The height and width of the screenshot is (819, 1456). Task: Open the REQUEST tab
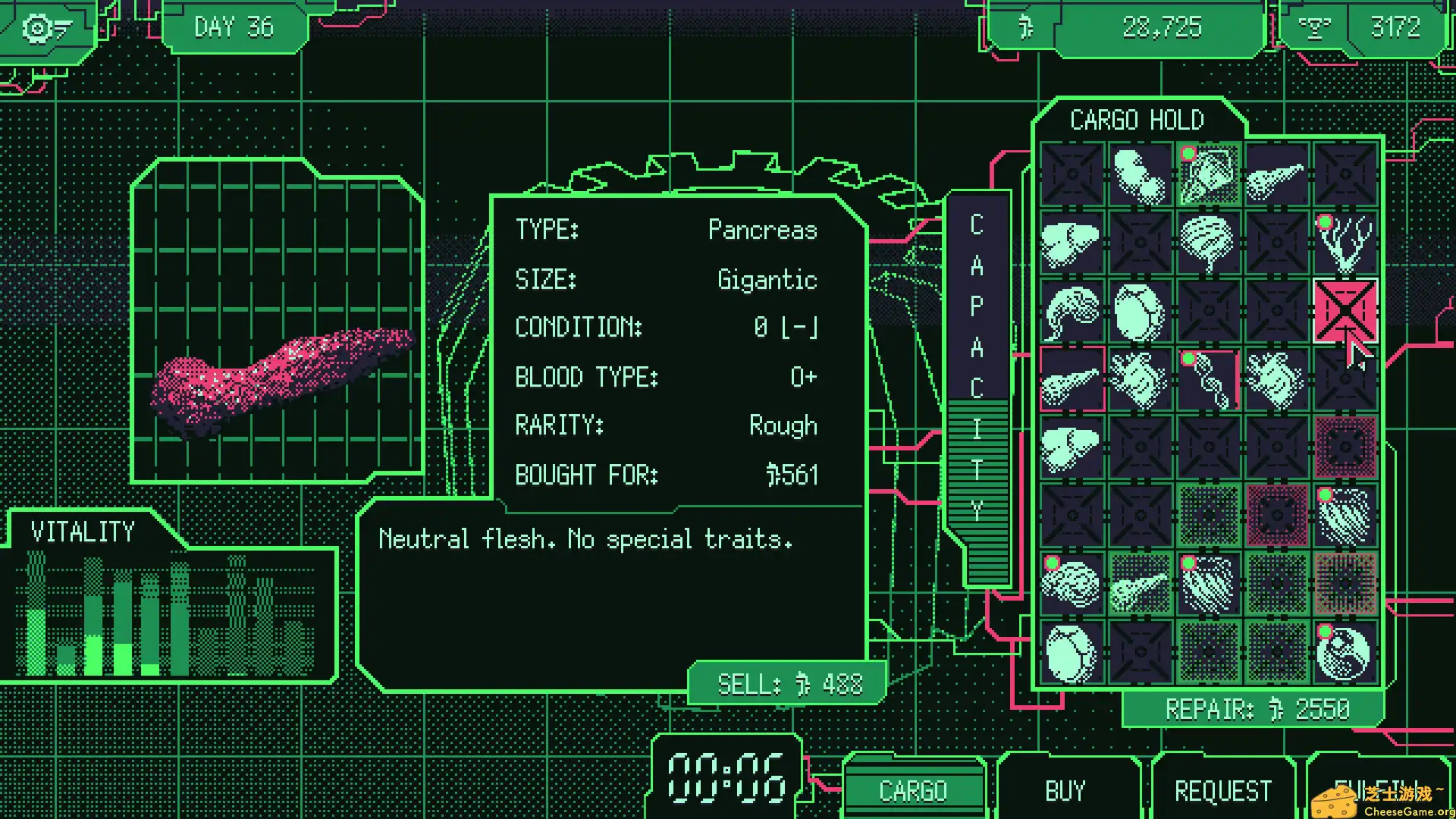1222,790
